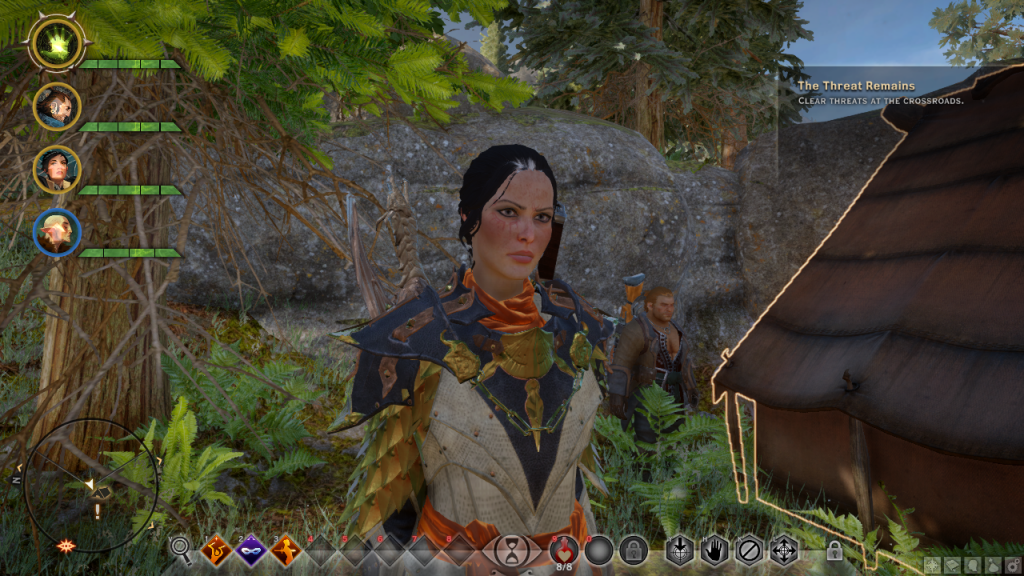
Task: Use the first orange ability in hotbar
Action: tap(215, 549)
